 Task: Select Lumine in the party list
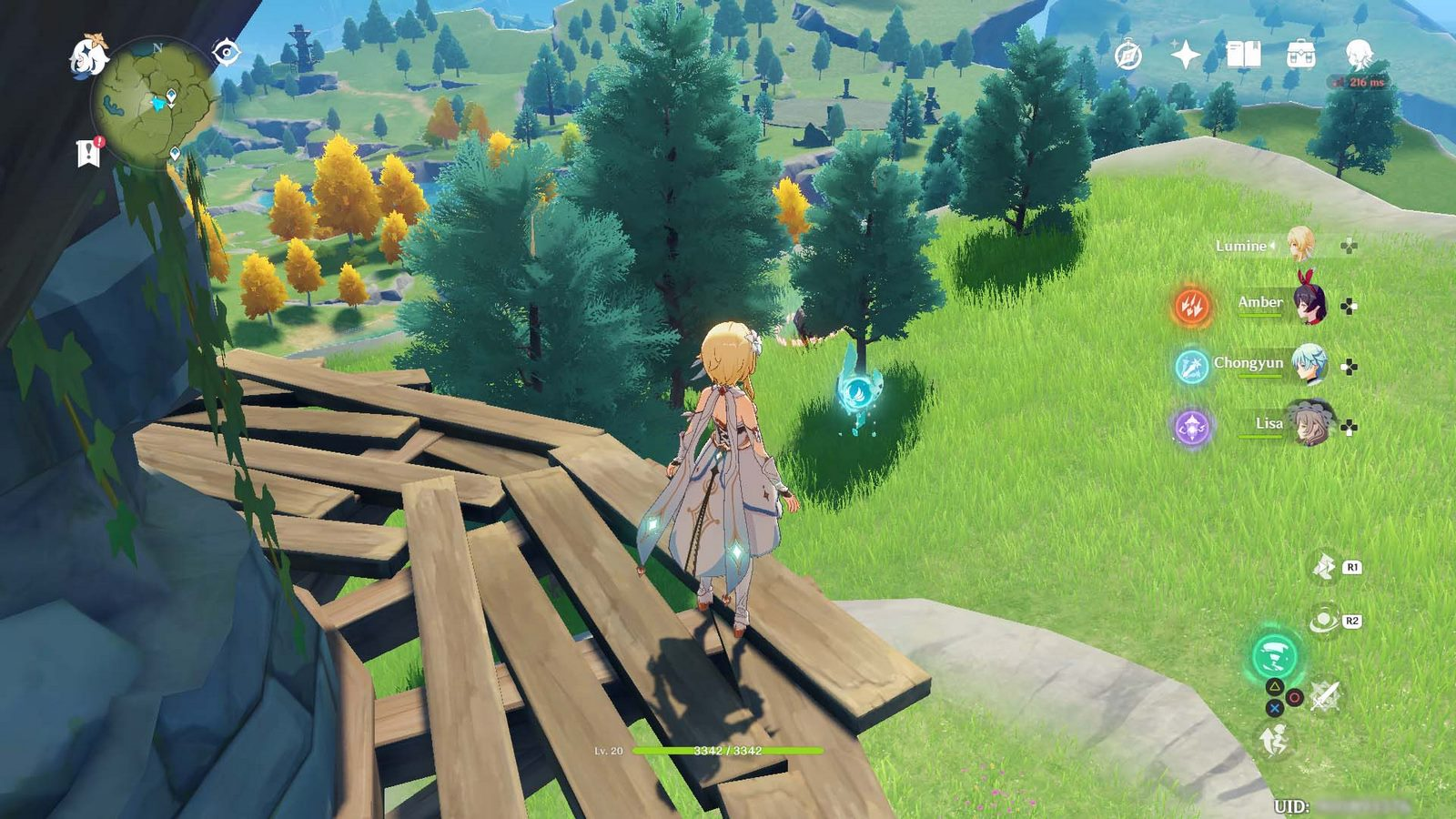(x=1299, y=245)
